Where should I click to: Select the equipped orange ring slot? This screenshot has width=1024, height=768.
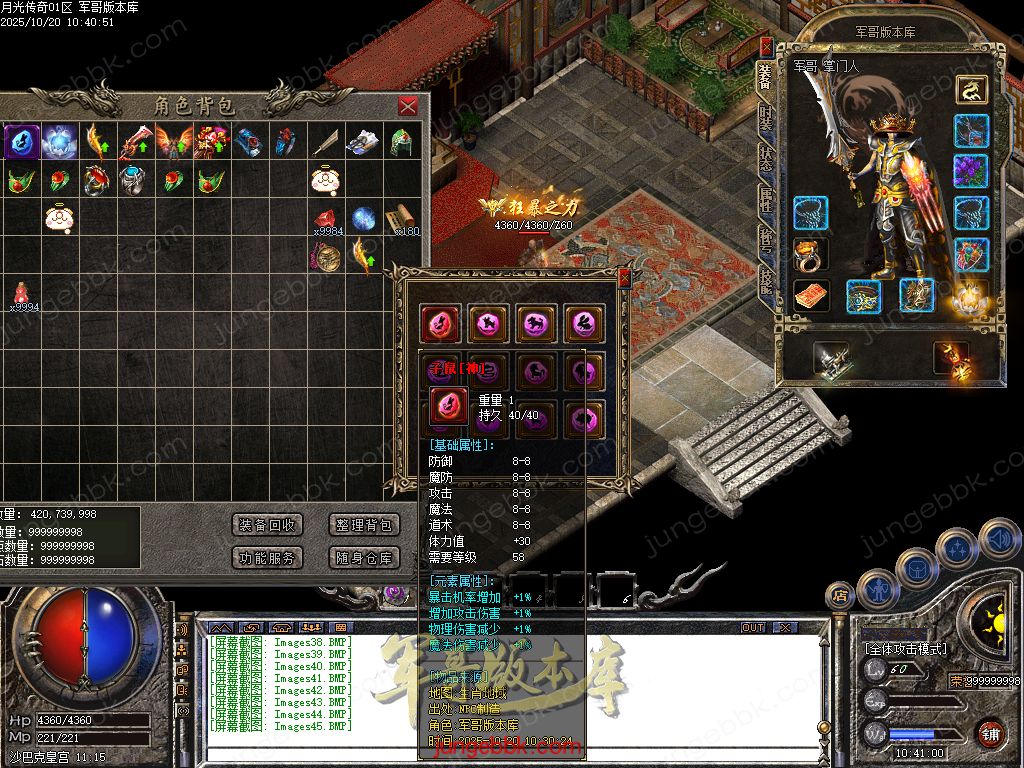coord(811,254)
